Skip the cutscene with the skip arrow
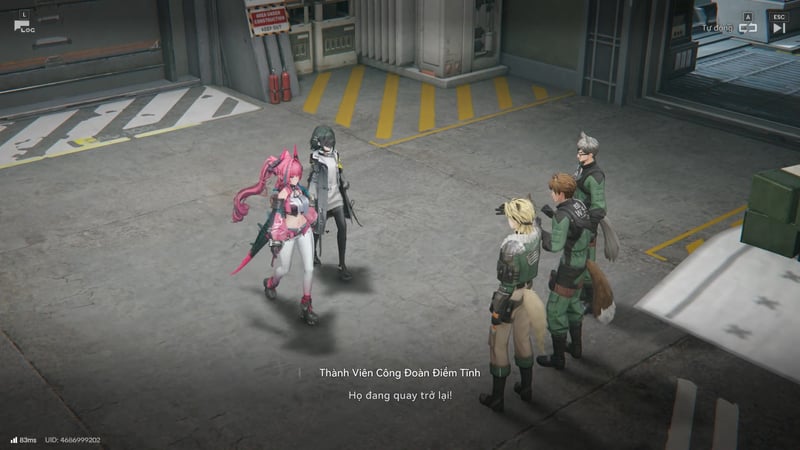800x450 pixels. (779, 27)
